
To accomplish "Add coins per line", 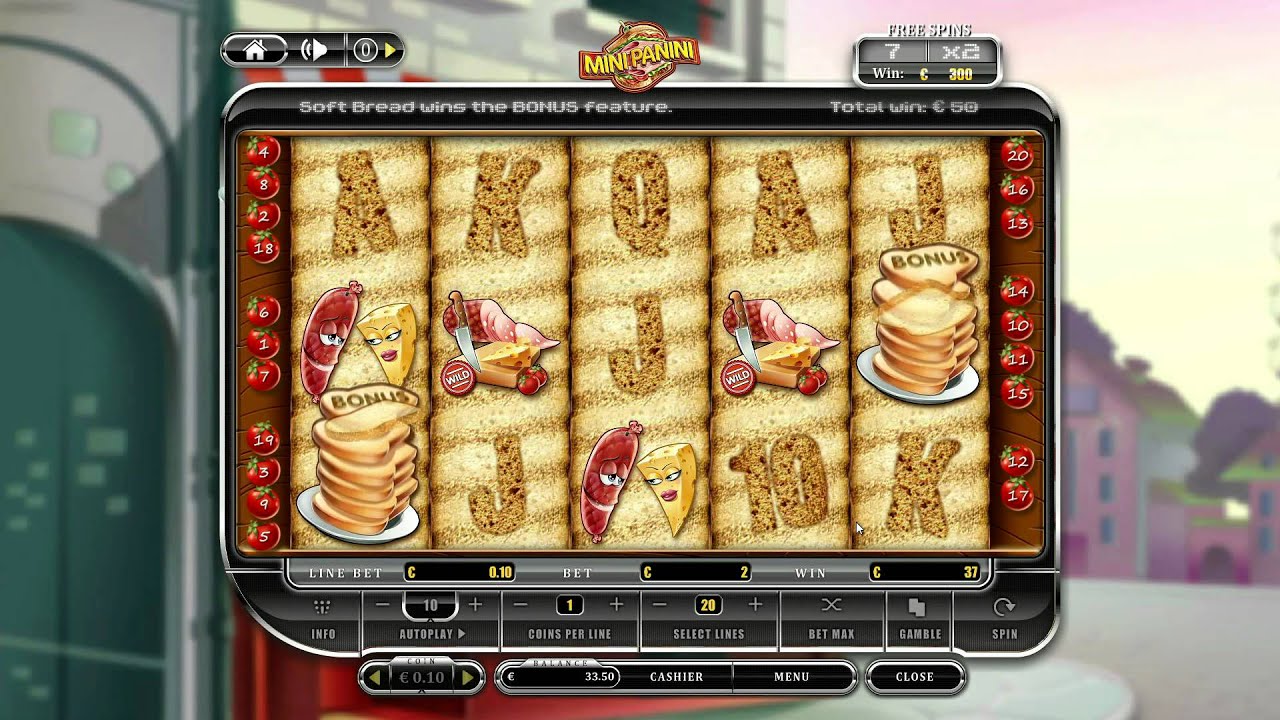I will coord(616,605).
